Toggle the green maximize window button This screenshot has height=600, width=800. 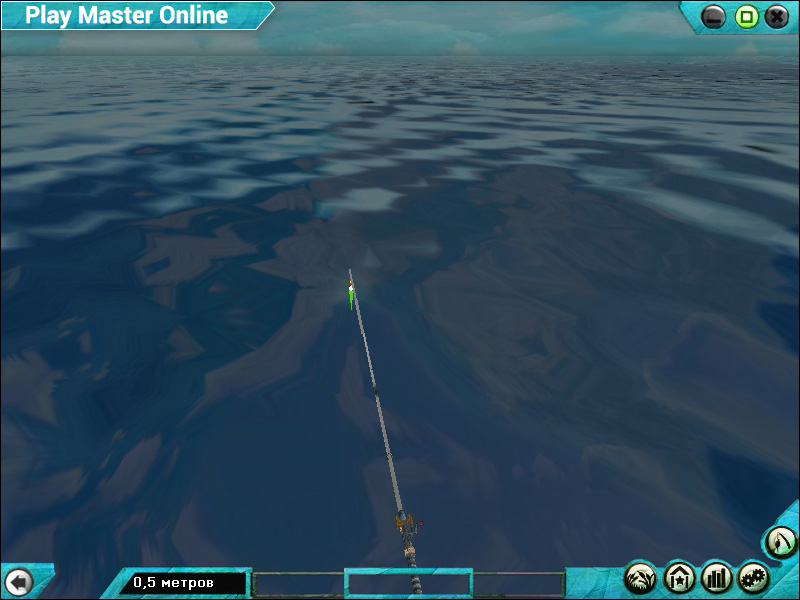(746, 16)
